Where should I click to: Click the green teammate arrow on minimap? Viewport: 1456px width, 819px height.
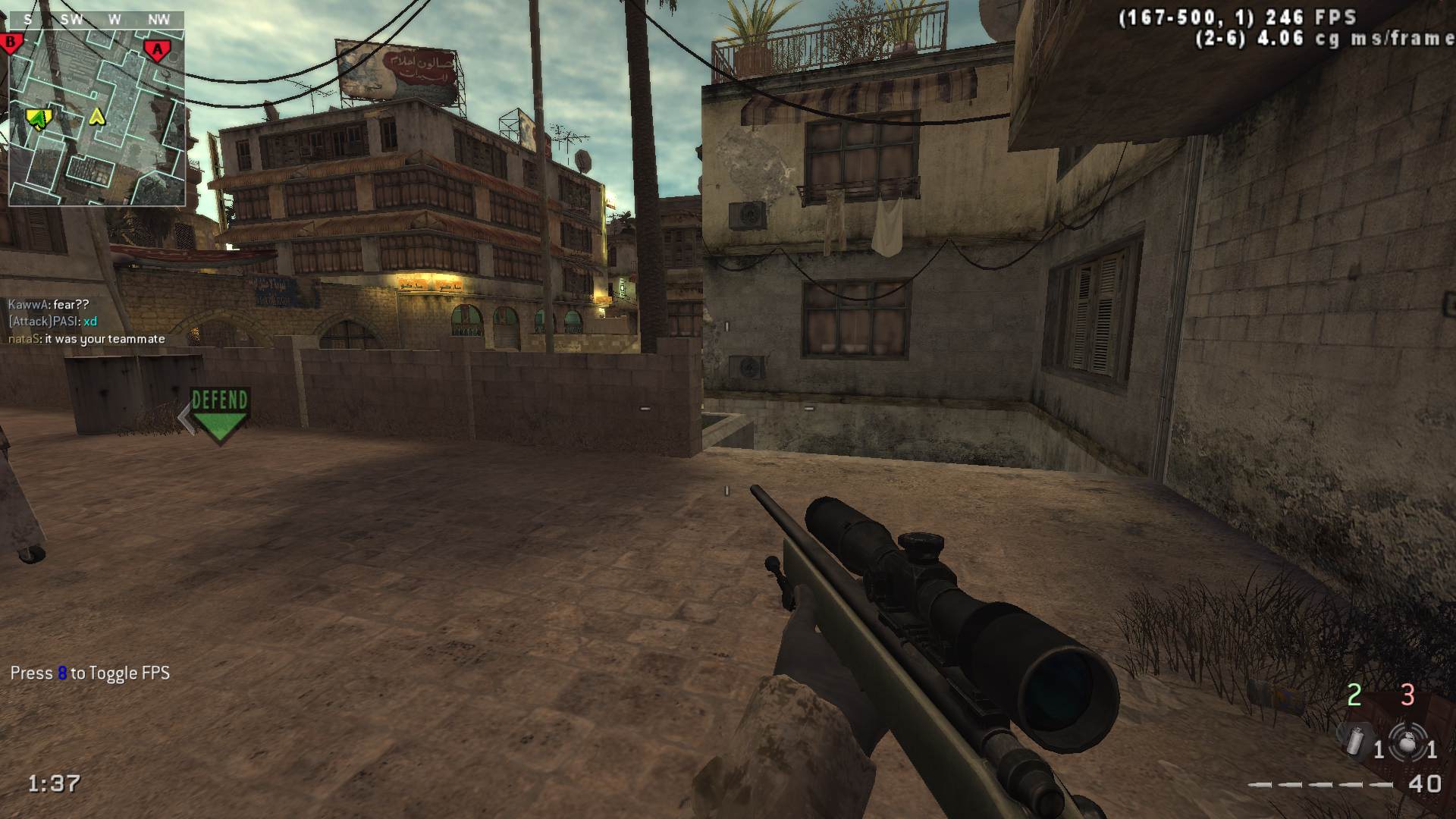(38, 117)
